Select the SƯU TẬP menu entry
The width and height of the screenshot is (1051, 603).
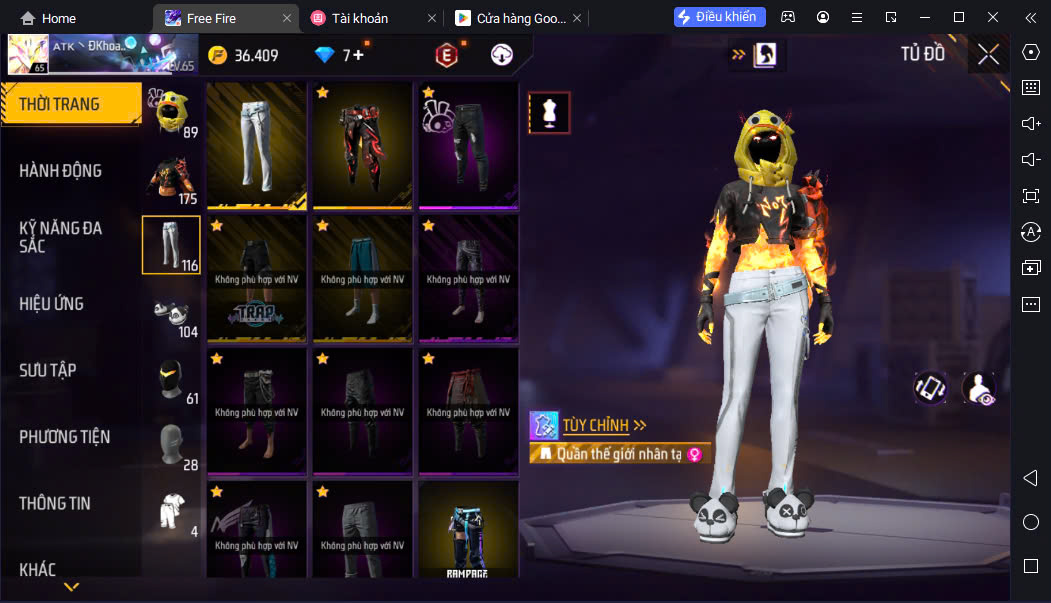point(48,371)
